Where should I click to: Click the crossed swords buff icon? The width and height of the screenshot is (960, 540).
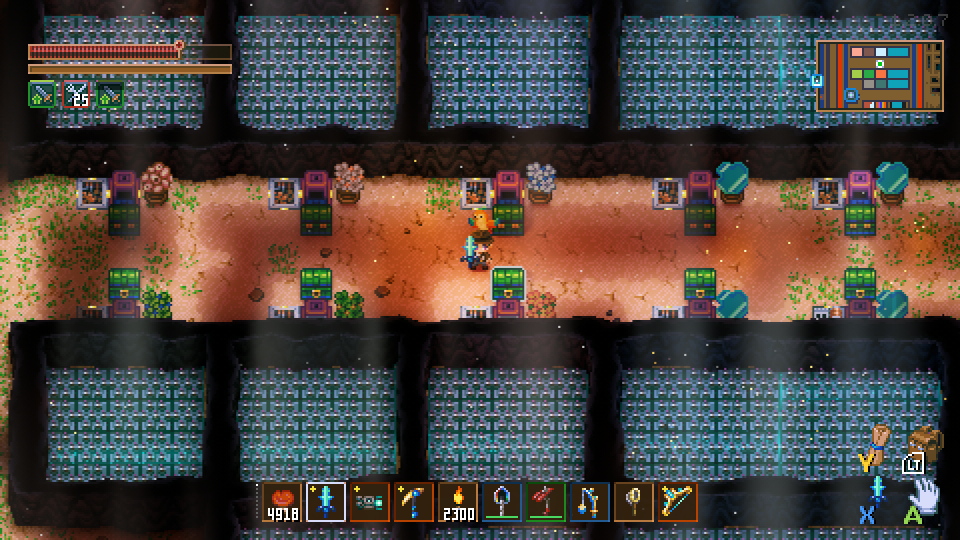76,95
